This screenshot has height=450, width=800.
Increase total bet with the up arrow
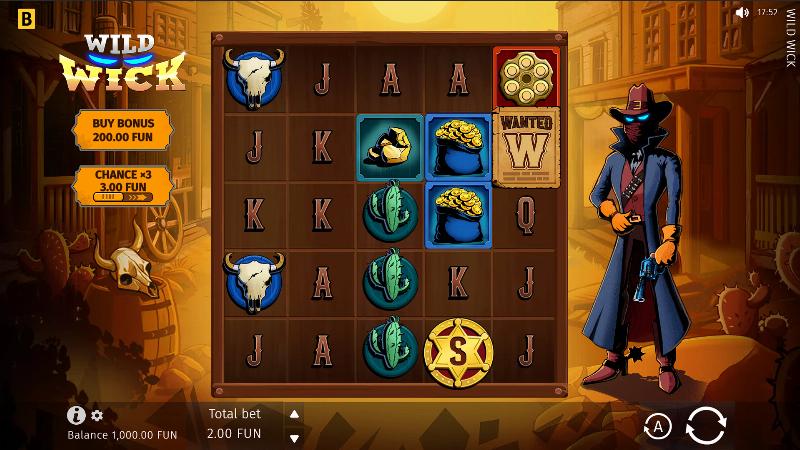click(294, 415)
